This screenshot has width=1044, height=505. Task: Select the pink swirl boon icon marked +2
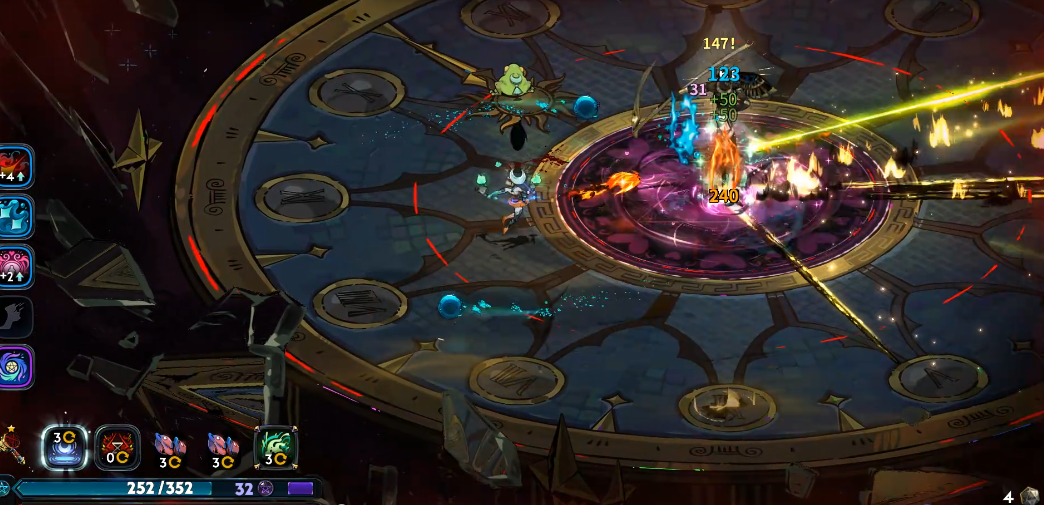pyautogui.click(x=15, y=267)
